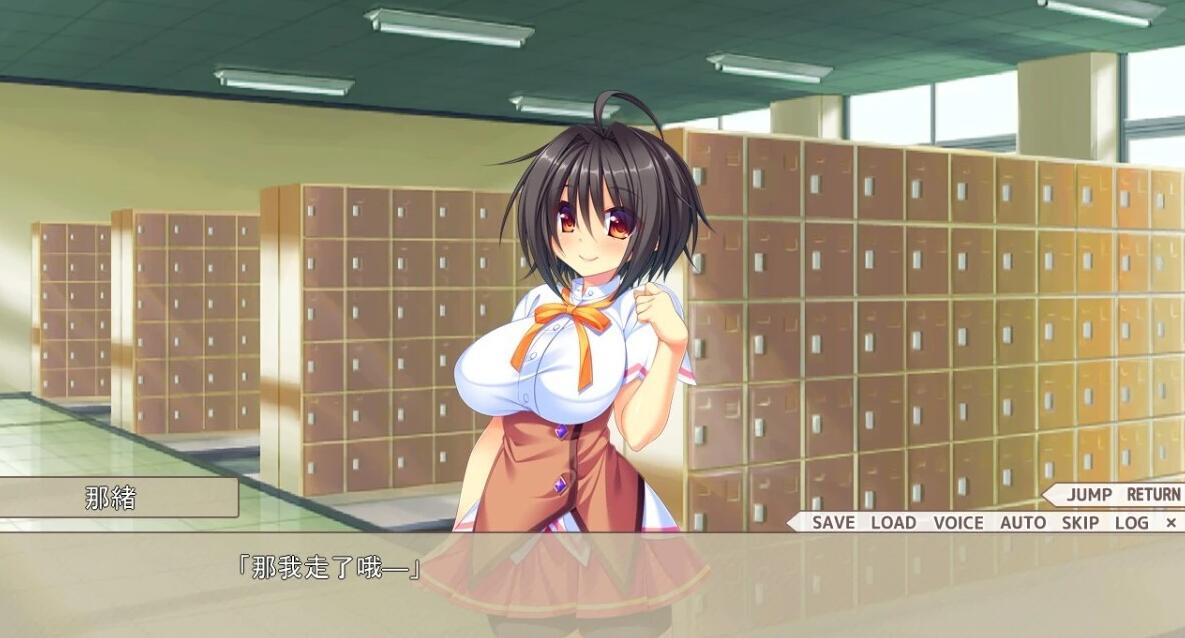Select the RETURN button

coord(1153,494)
